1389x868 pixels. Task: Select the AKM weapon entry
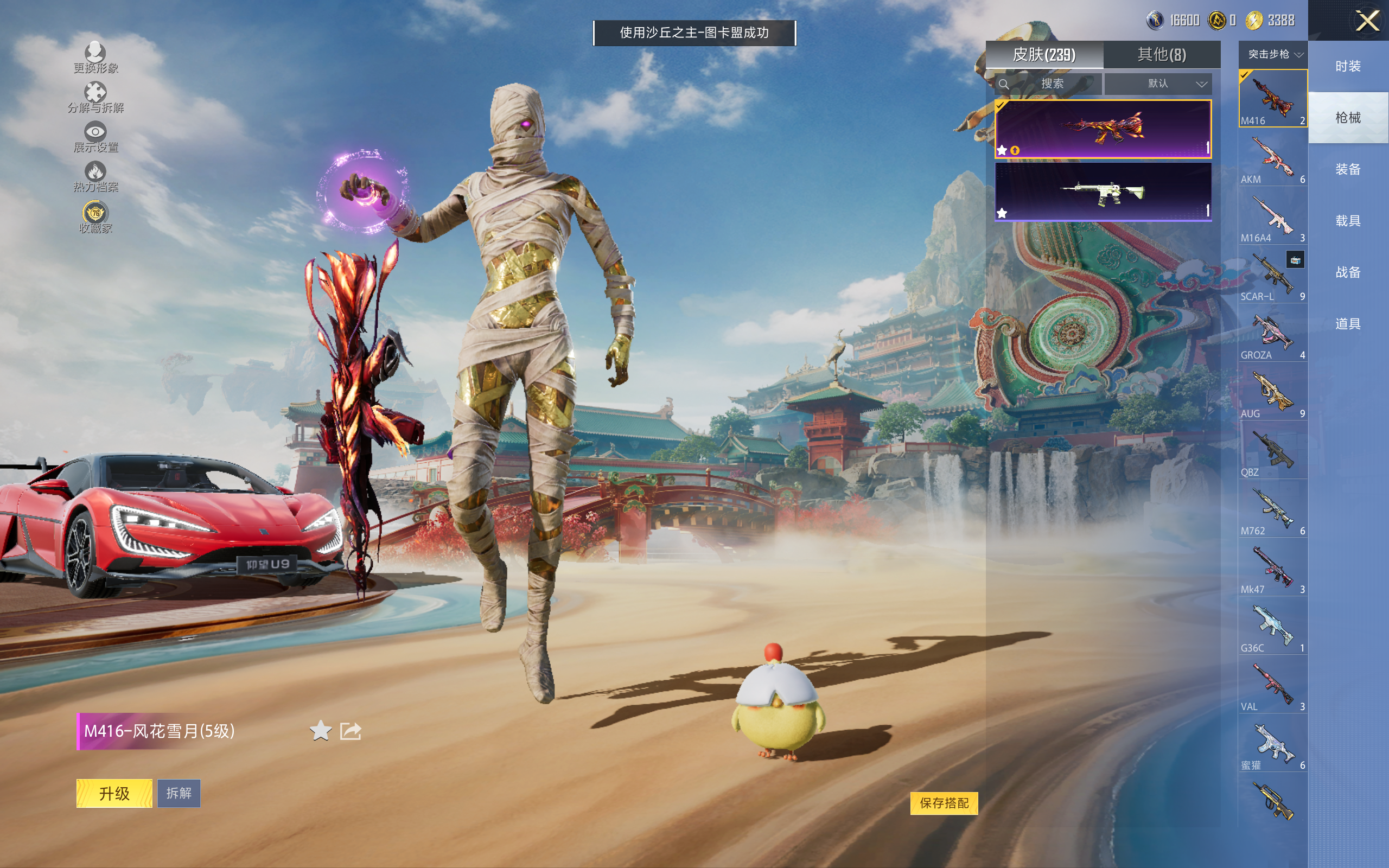click(x=1272, y=158)
